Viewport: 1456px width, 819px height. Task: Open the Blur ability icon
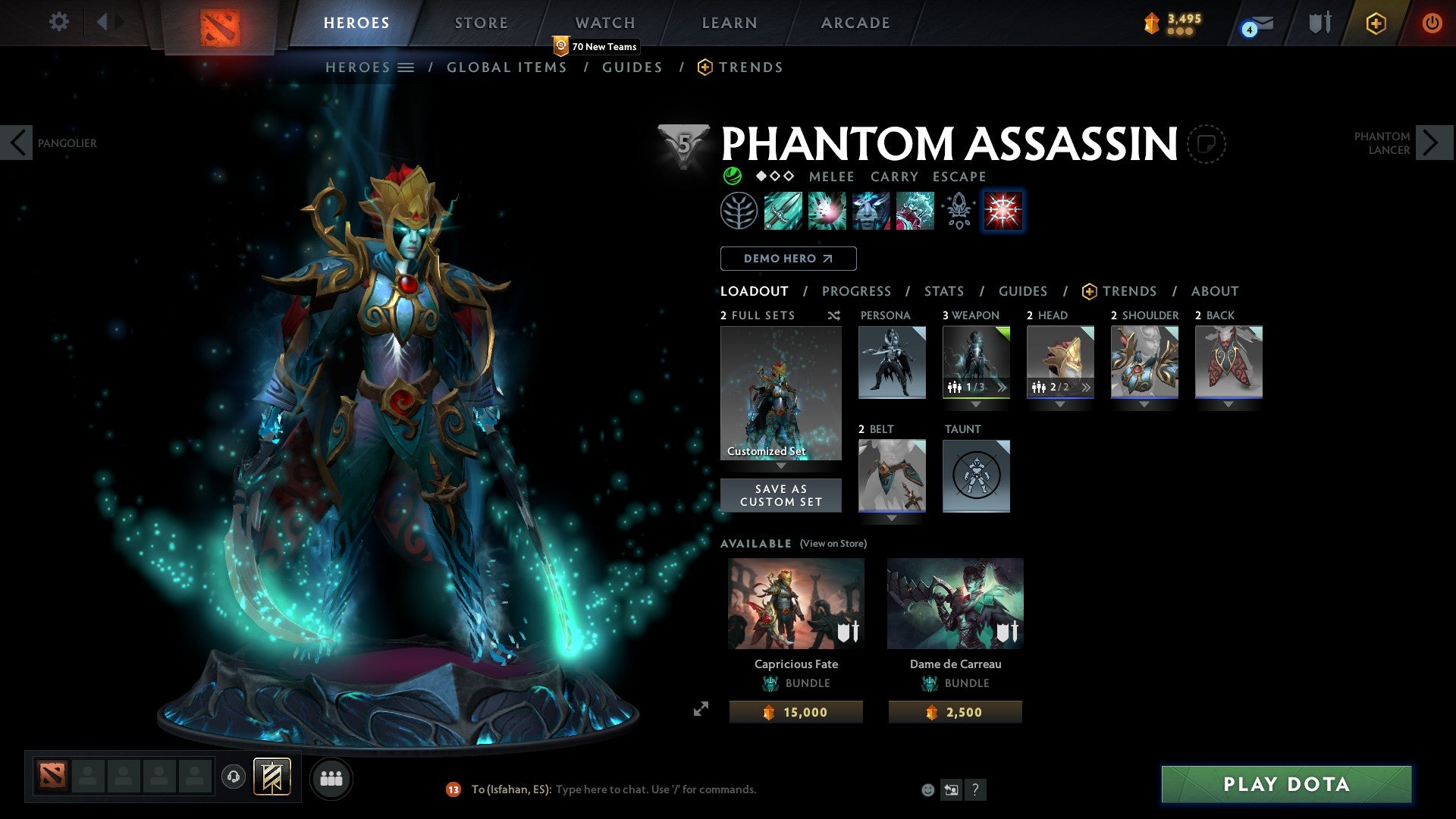tap(871, 211)
